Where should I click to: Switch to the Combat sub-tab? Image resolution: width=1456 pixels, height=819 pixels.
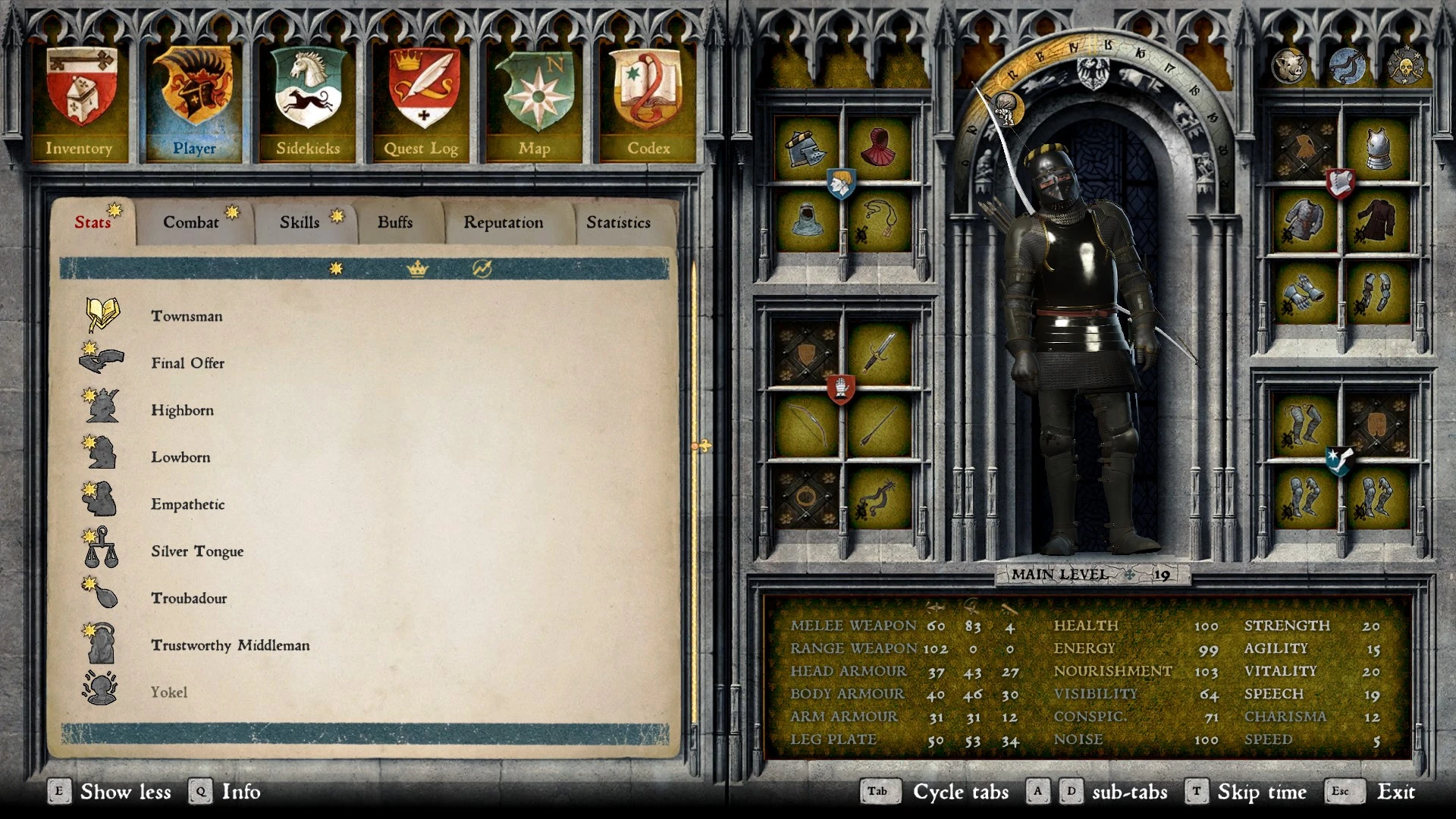pos(190,221)
